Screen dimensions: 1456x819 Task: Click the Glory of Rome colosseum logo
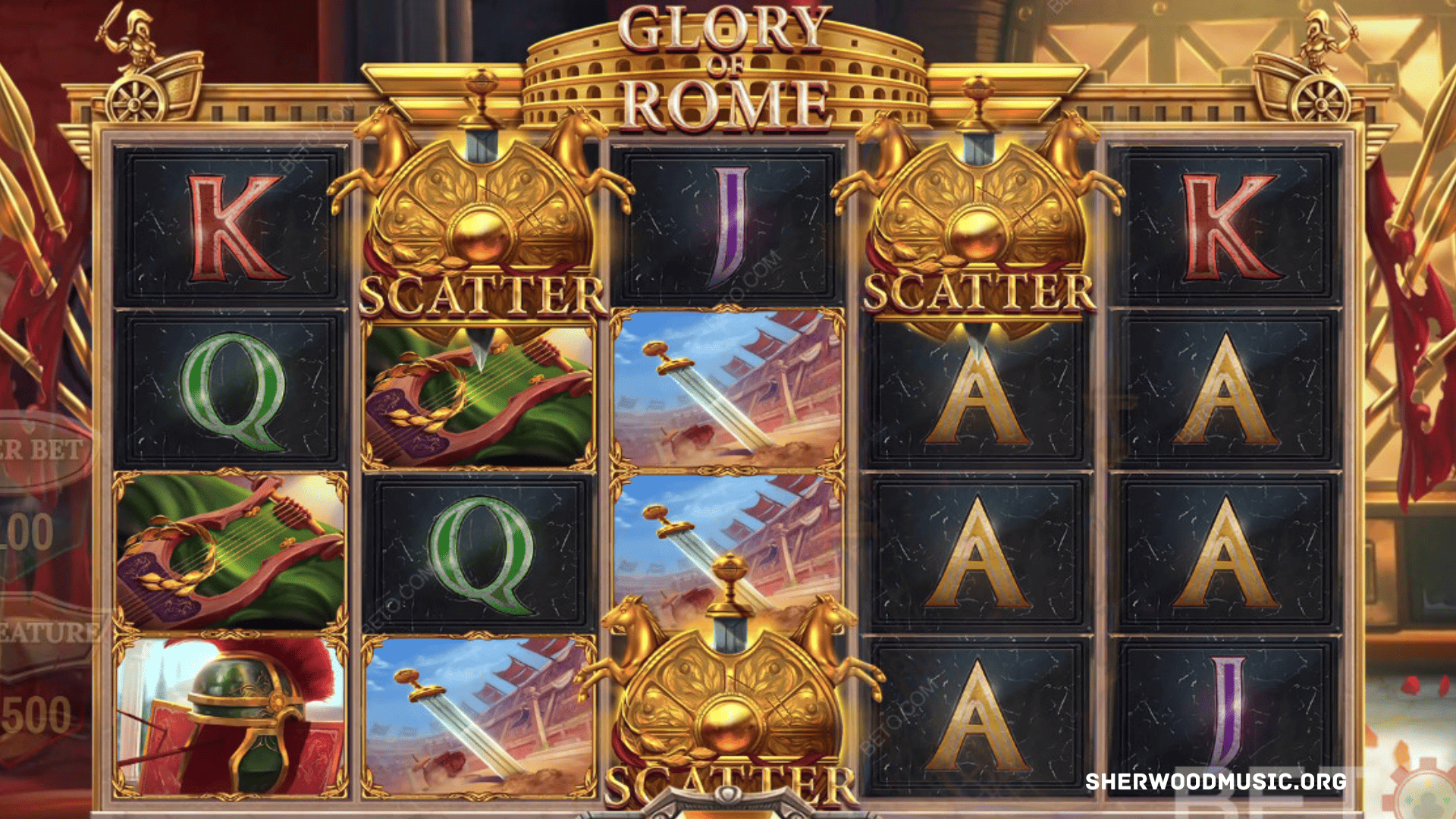pyautogui.click(x=724, y=61)
